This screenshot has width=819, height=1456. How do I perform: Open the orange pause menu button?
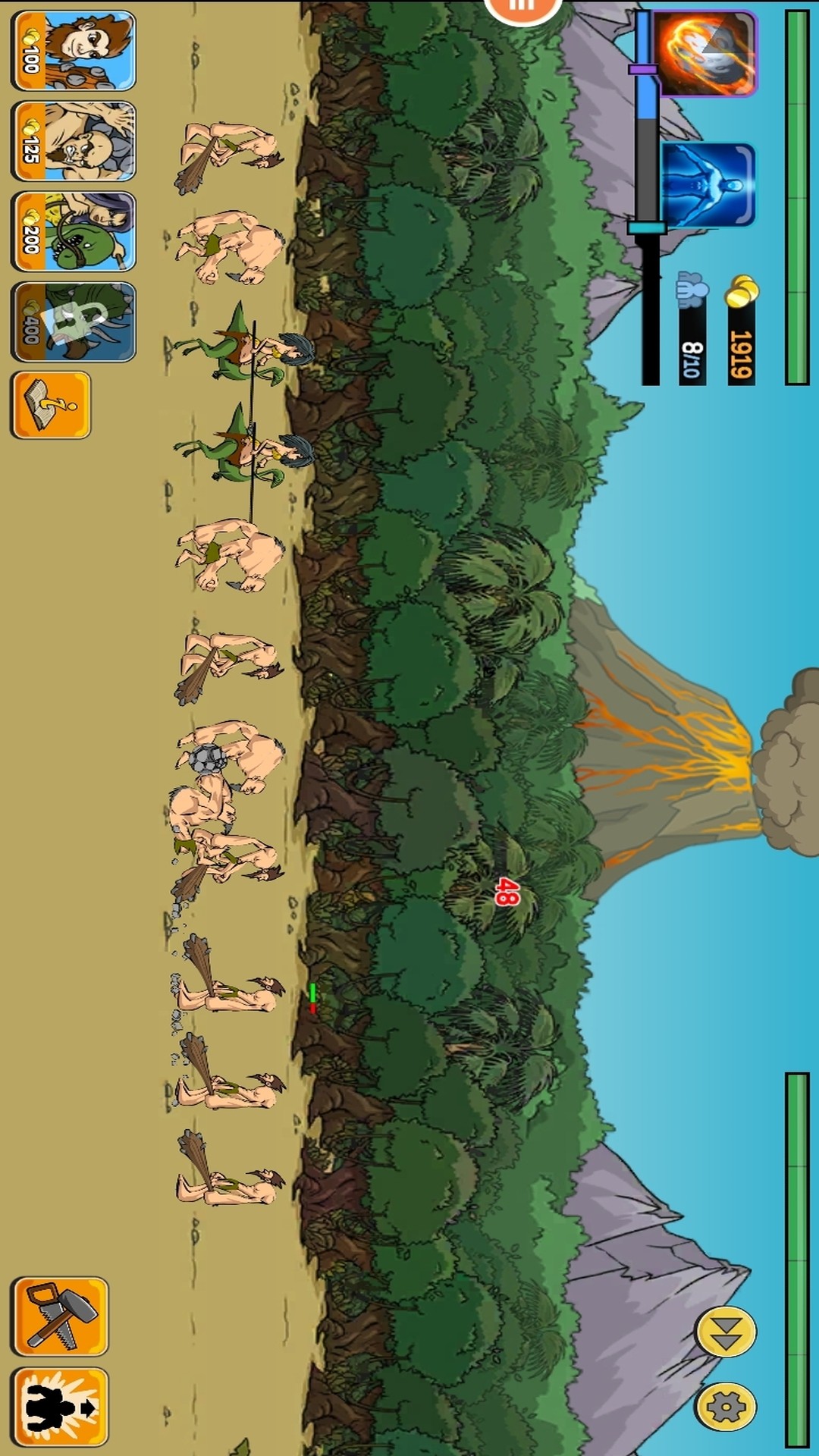click(522, 8)
